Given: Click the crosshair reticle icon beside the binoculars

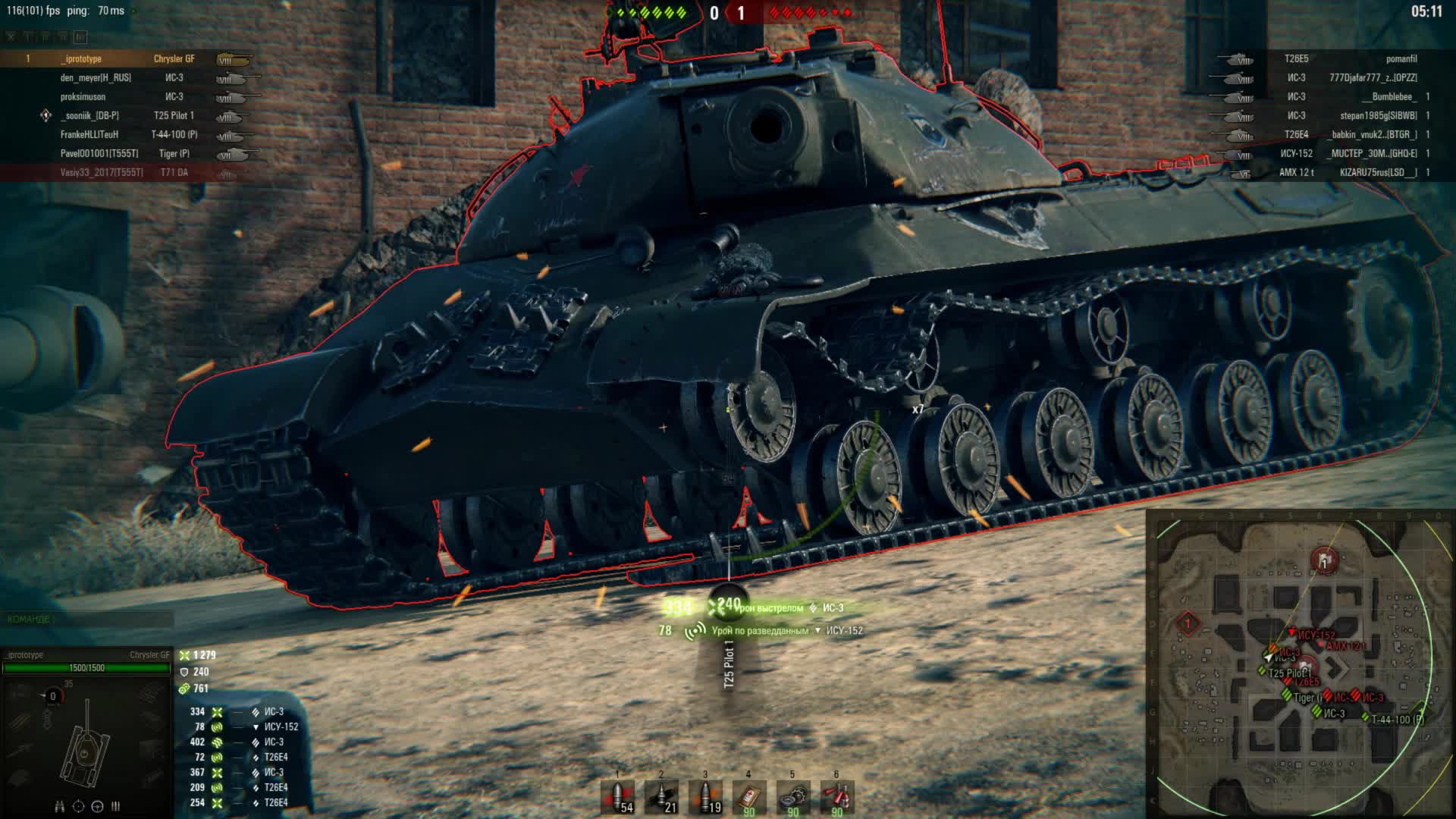Looking at the screenshot, I should tap(78, 806).
